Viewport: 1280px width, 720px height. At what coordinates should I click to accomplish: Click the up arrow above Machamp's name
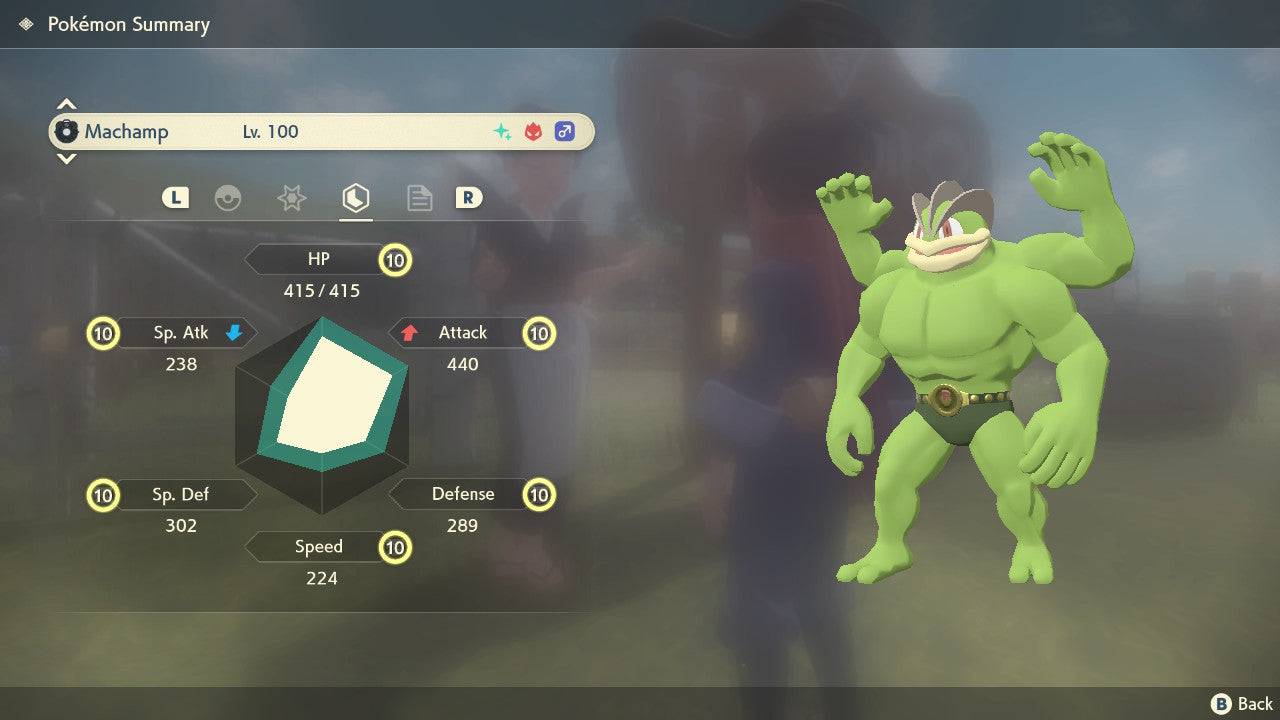pos(66,104)
